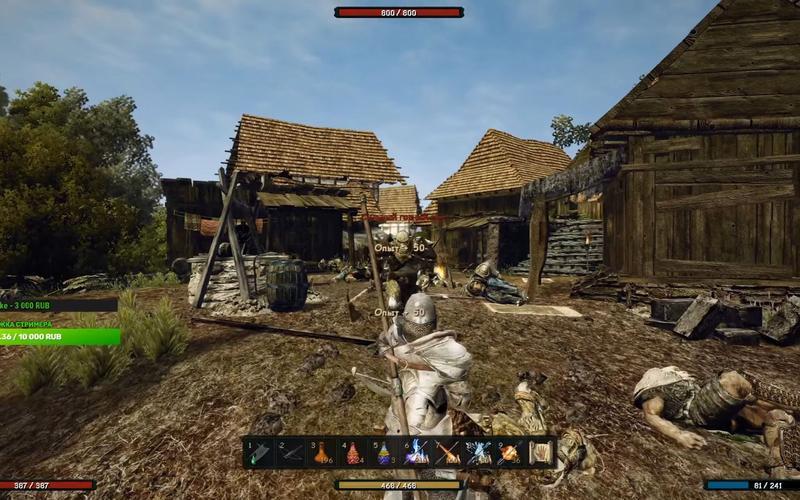Select the blue flame arrows in slot 6
The height and width of the screenshot is (500, 800).
pos(416,453)
